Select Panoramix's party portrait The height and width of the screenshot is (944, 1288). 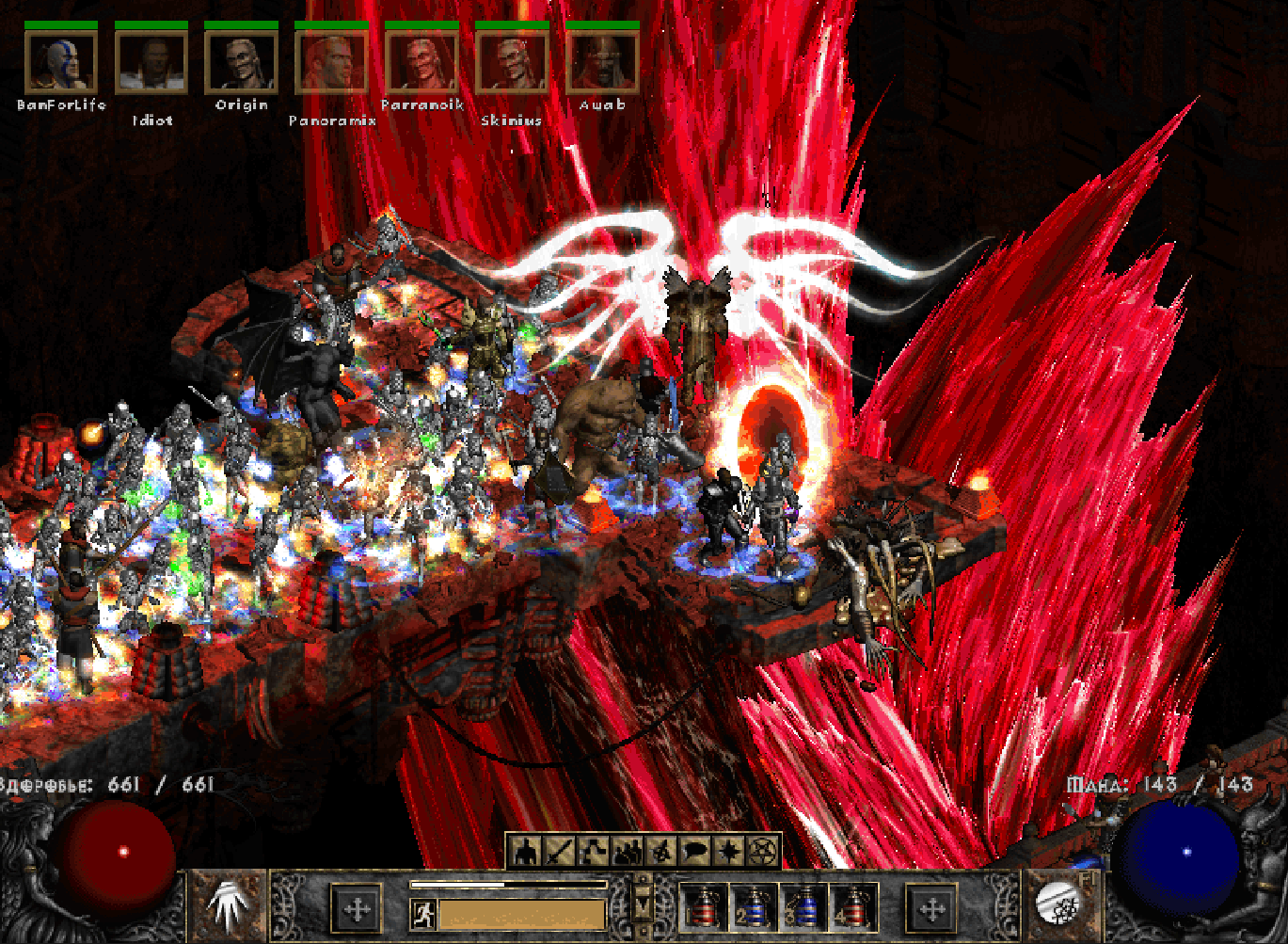[x=331, y=62]
